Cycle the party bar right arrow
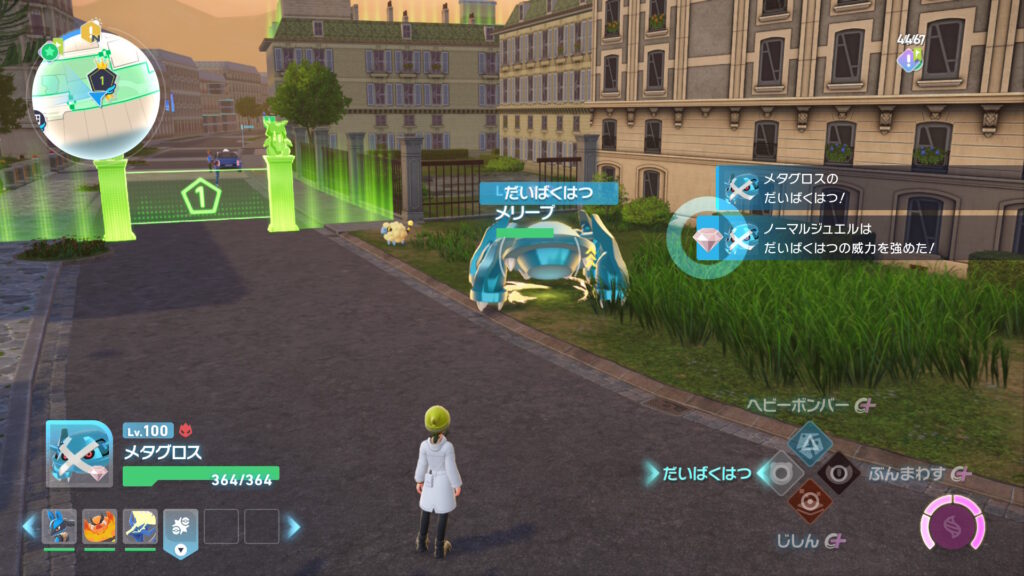 293,526
